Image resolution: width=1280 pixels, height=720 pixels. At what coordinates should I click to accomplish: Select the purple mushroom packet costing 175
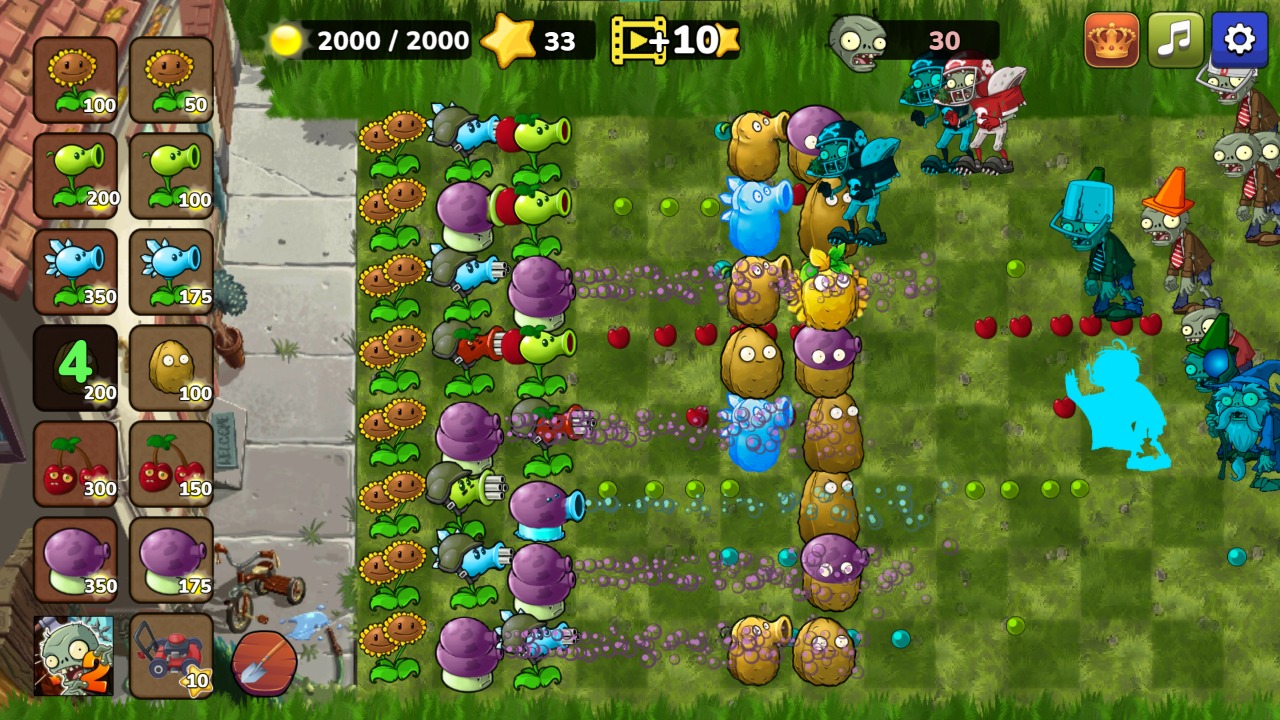click(x=170, y=558)
